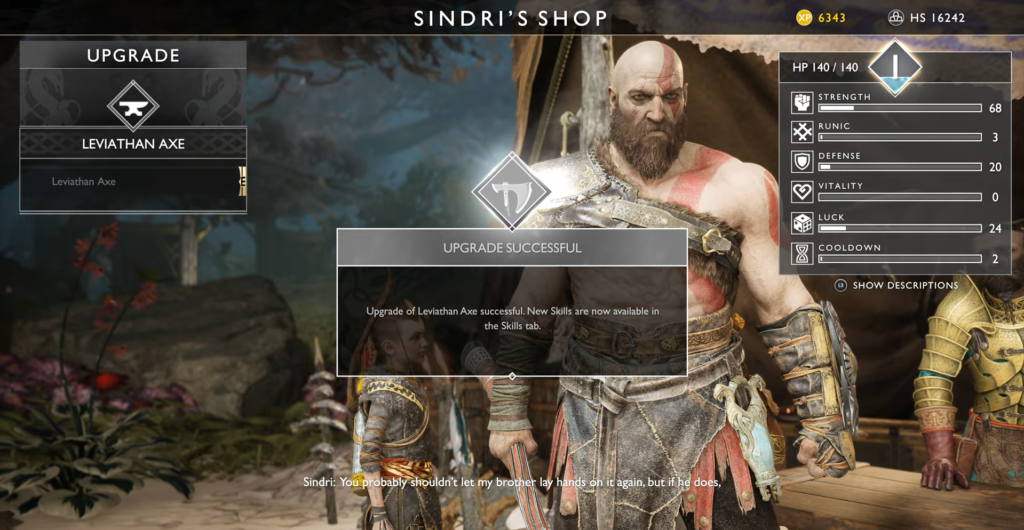
Task: Choose the Defense stat row
Action: (x=895, y=162)
